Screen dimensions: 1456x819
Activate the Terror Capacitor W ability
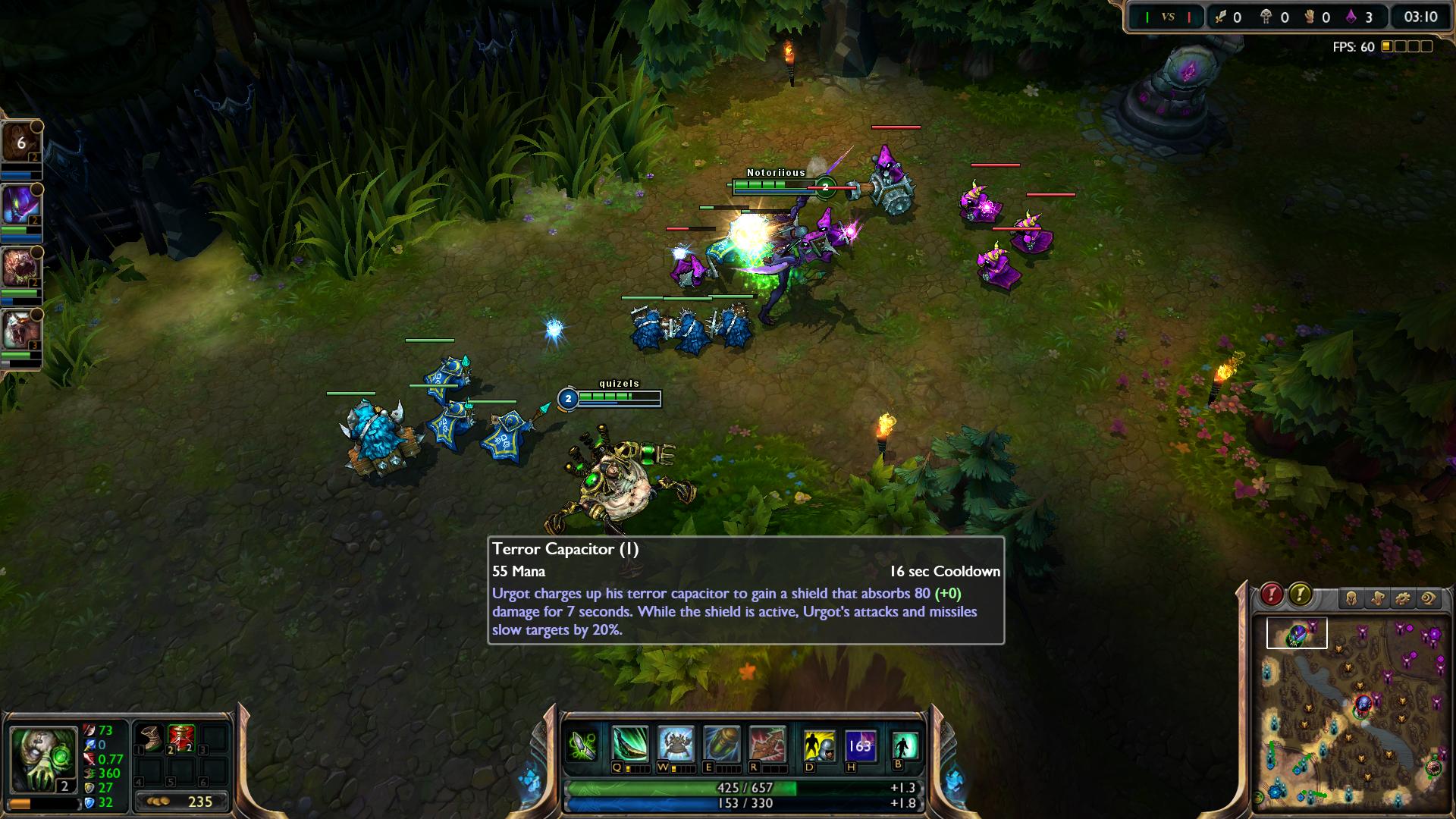(676, 745)
